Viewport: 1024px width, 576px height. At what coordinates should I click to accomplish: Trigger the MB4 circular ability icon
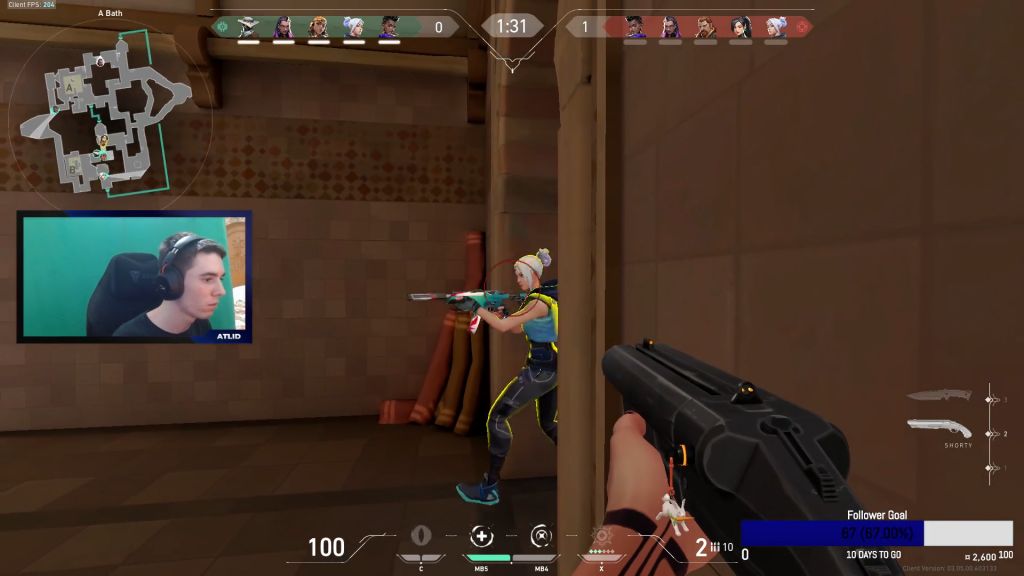coord(541,535)
